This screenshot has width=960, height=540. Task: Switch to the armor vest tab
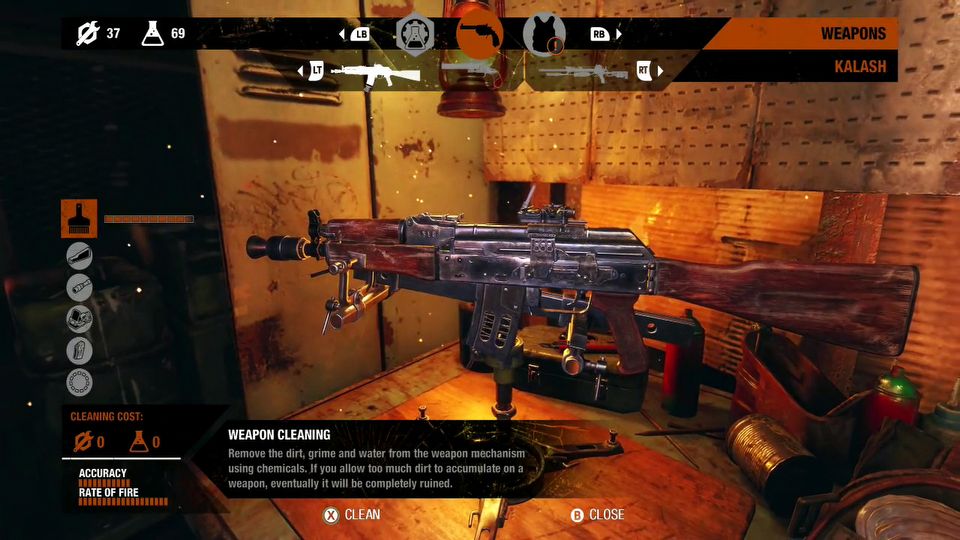(x=544, y=34)
